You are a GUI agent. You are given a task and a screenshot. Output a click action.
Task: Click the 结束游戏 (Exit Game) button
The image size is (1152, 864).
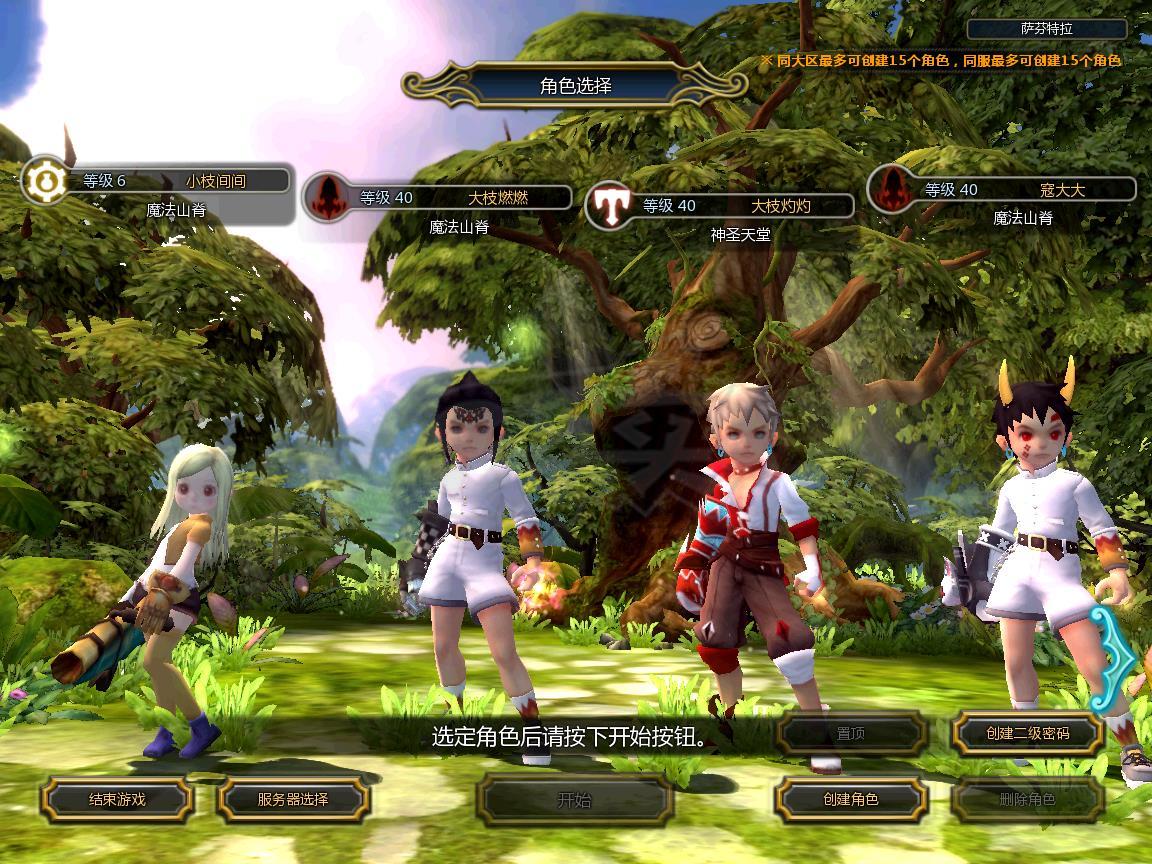(x=117, y=799)
